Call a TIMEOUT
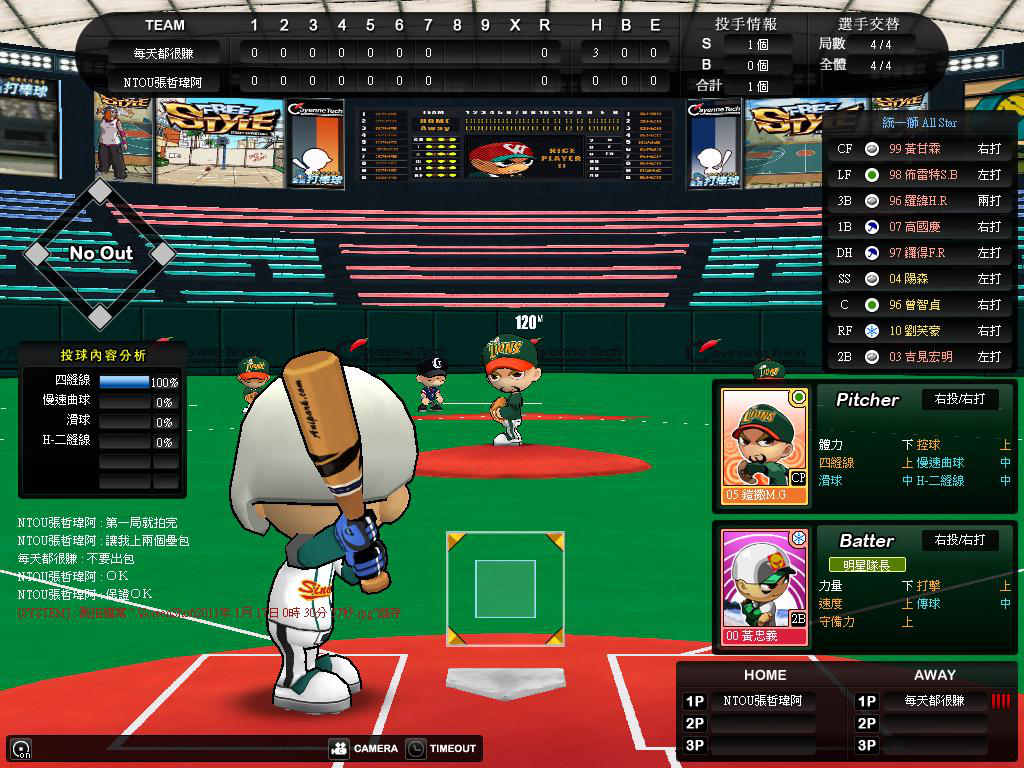The height and width of the screenshot is (768, 1024). click(442, 748)
